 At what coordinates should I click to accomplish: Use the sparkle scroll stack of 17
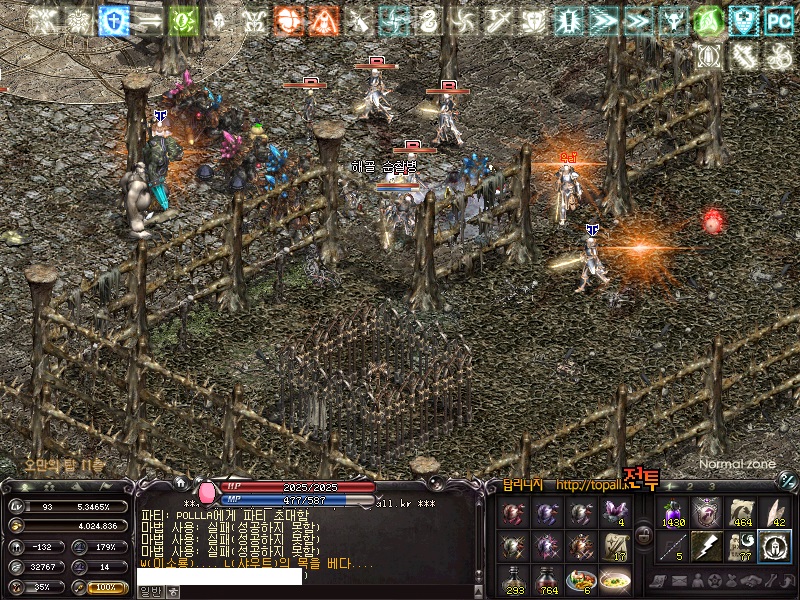pyautogui.click(x=614, y=547)
